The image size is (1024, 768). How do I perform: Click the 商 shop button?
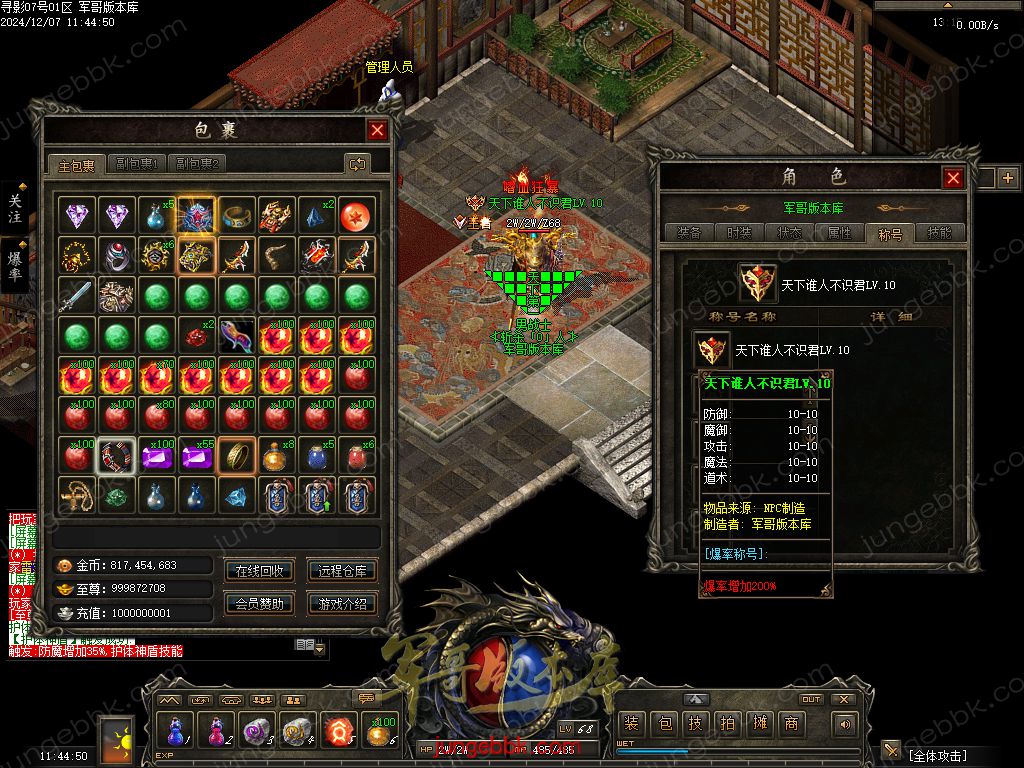(792, 724)
